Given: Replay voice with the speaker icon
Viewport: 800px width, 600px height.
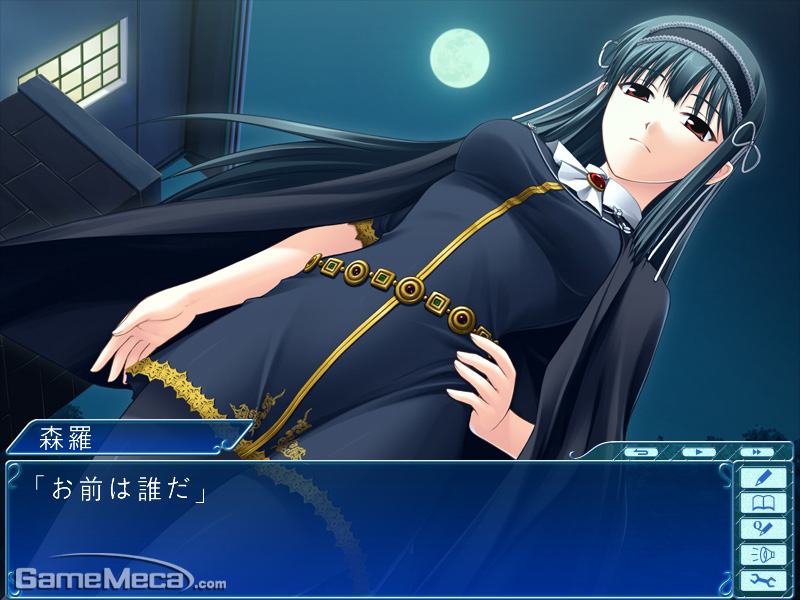Looking at the screenshot, I should coord(762,554).
